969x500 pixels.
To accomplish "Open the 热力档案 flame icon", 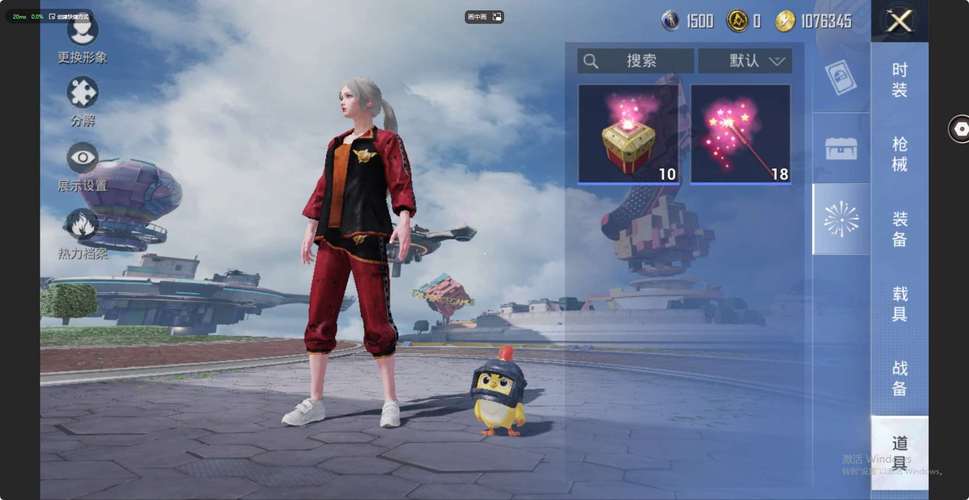I will [81, 225].
